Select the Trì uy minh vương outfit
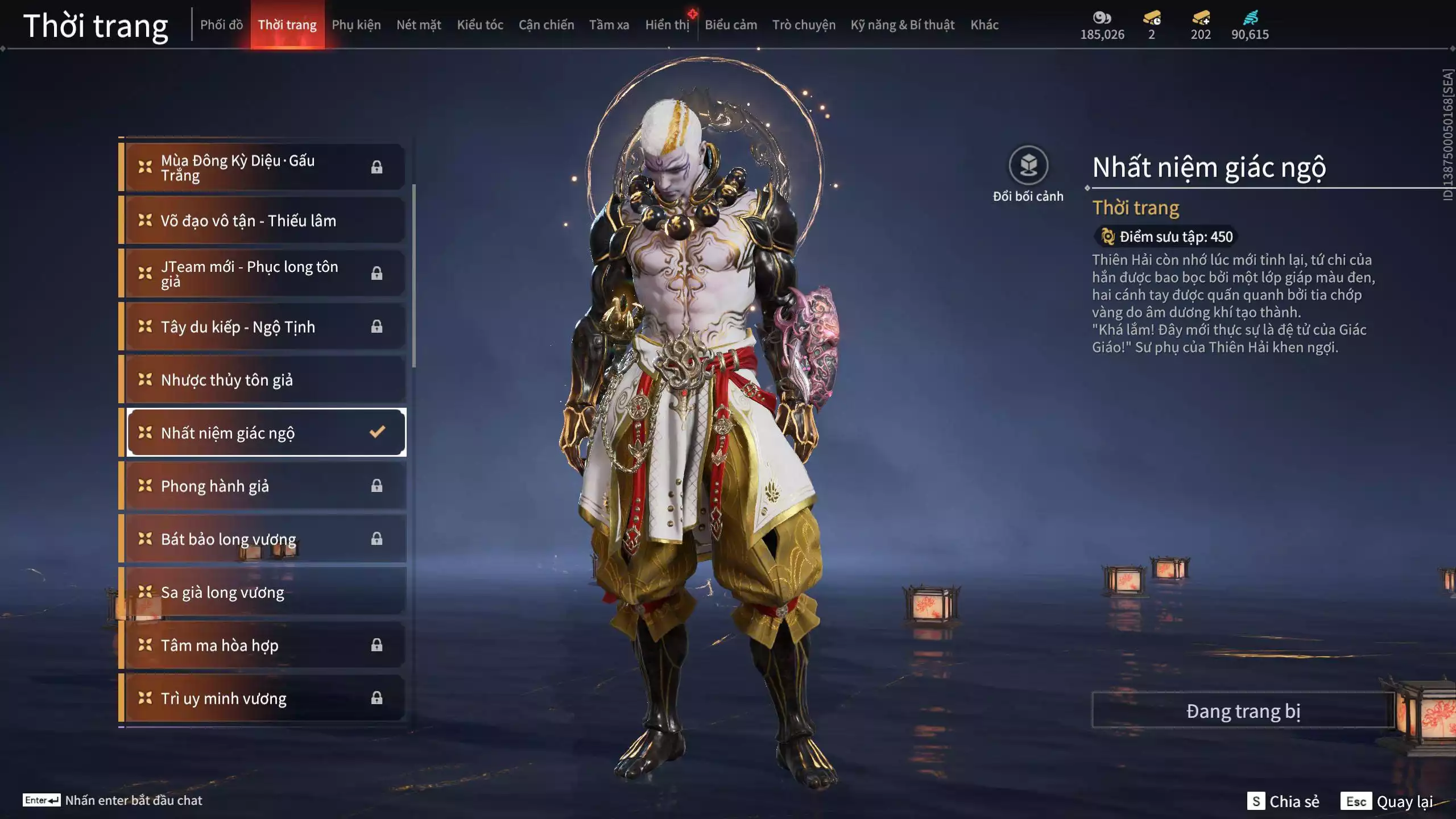Screen dimensions: 1456x819 [265, 698]
